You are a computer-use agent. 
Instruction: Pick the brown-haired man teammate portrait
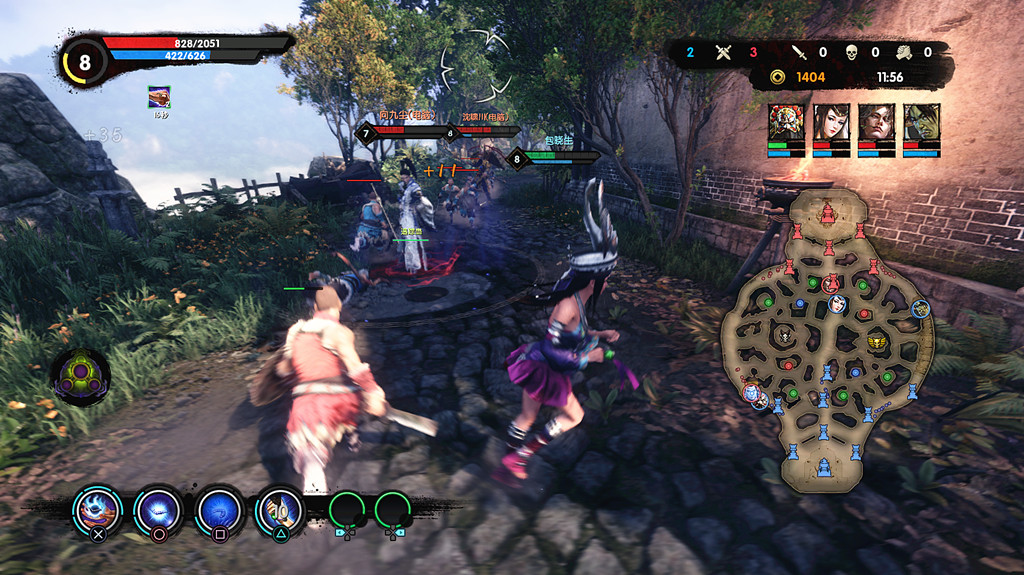click(x=876, y=122)
